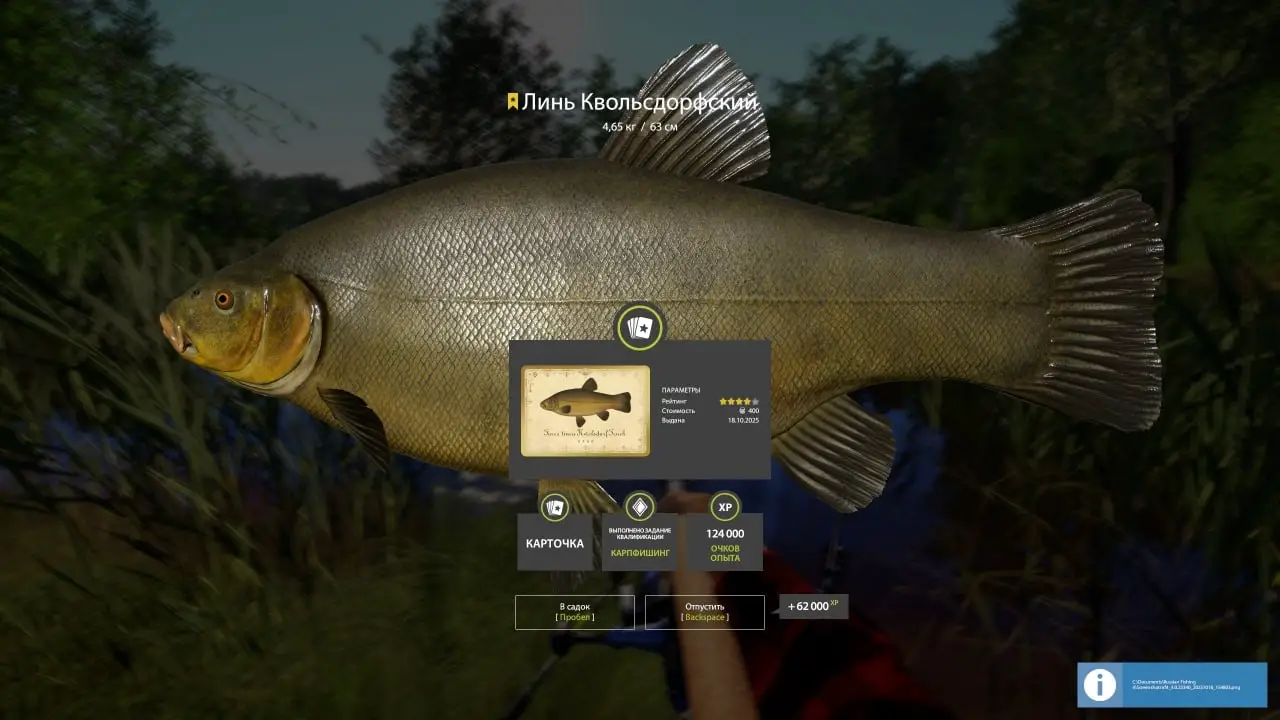1280x720 pixels.
Task: Release the fish with Отпустить button
Action: [704, 612]
